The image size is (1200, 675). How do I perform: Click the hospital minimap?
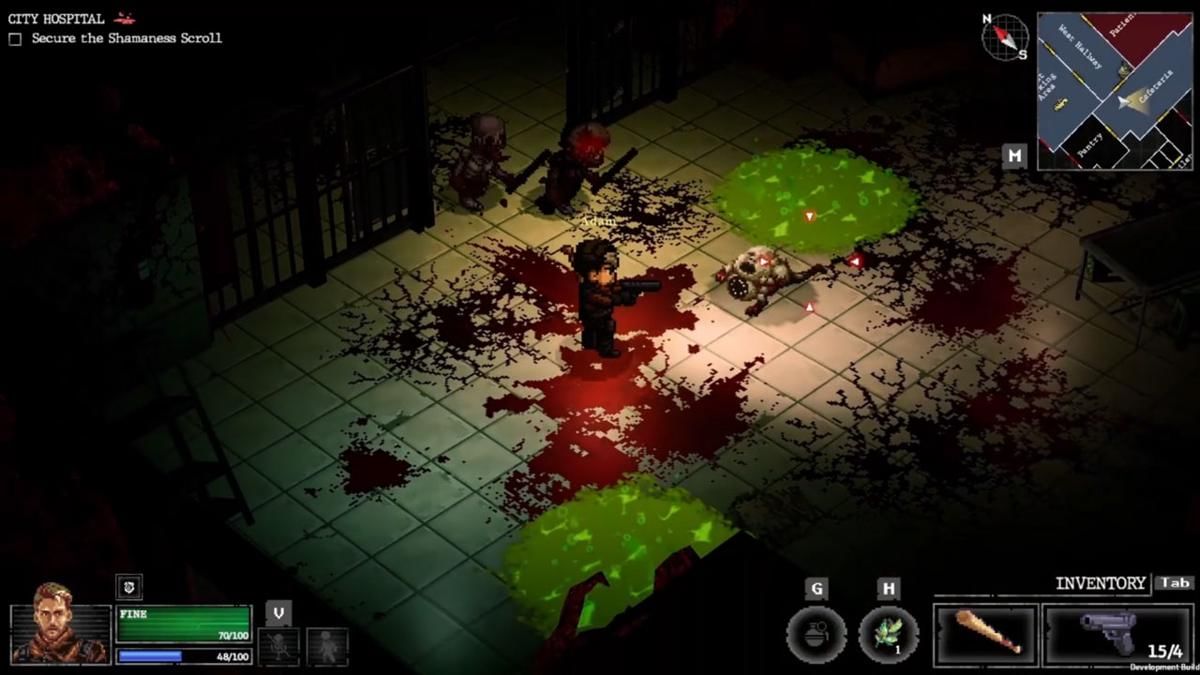1114,91
